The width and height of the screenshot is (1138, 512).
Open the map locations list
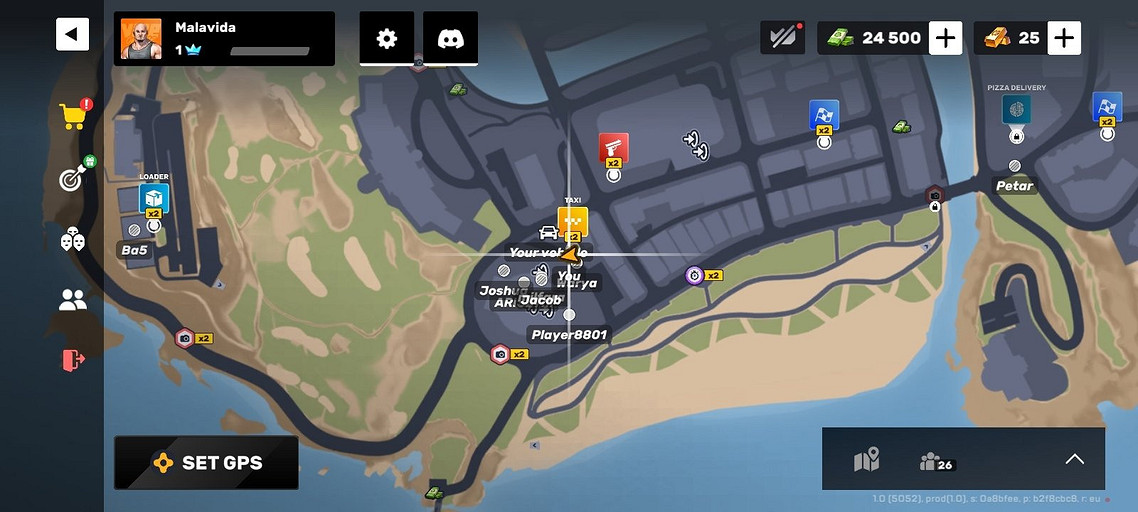(x=866, y=460)
